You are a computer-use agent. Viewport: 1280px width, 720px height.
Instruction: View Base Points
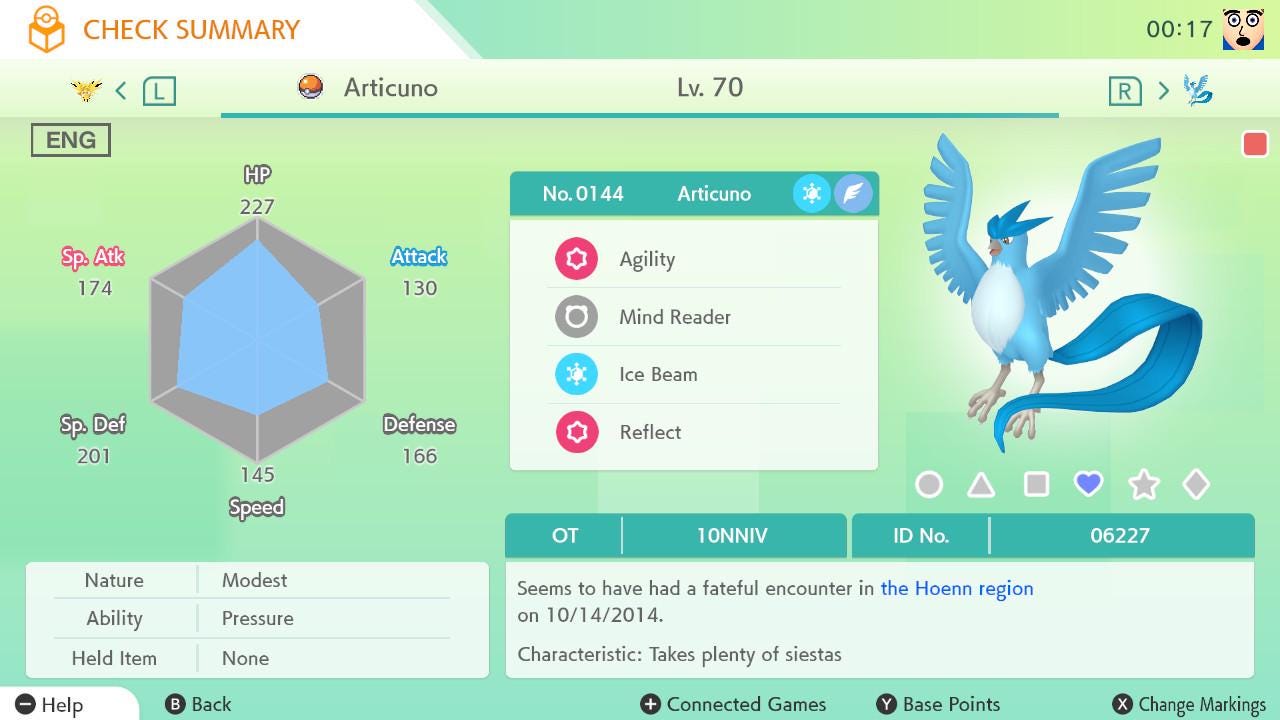[938, 705]
